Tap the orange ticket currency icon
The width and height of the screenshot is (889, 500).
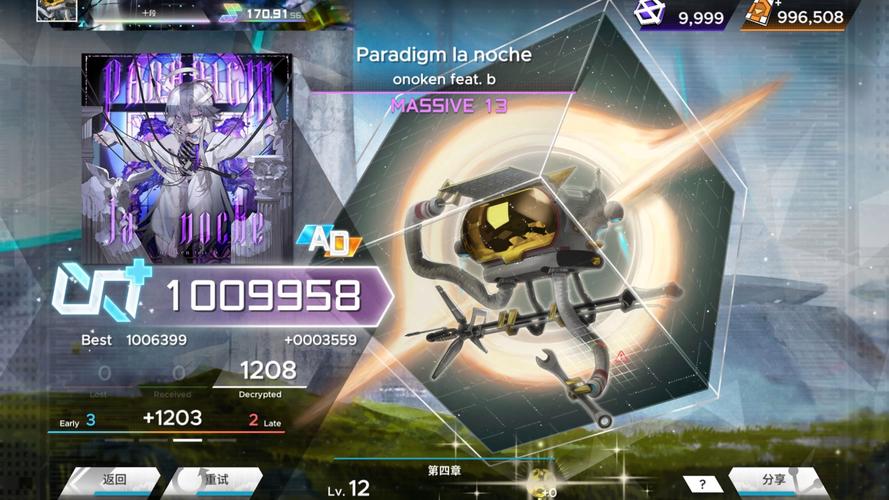click(760, 14)
